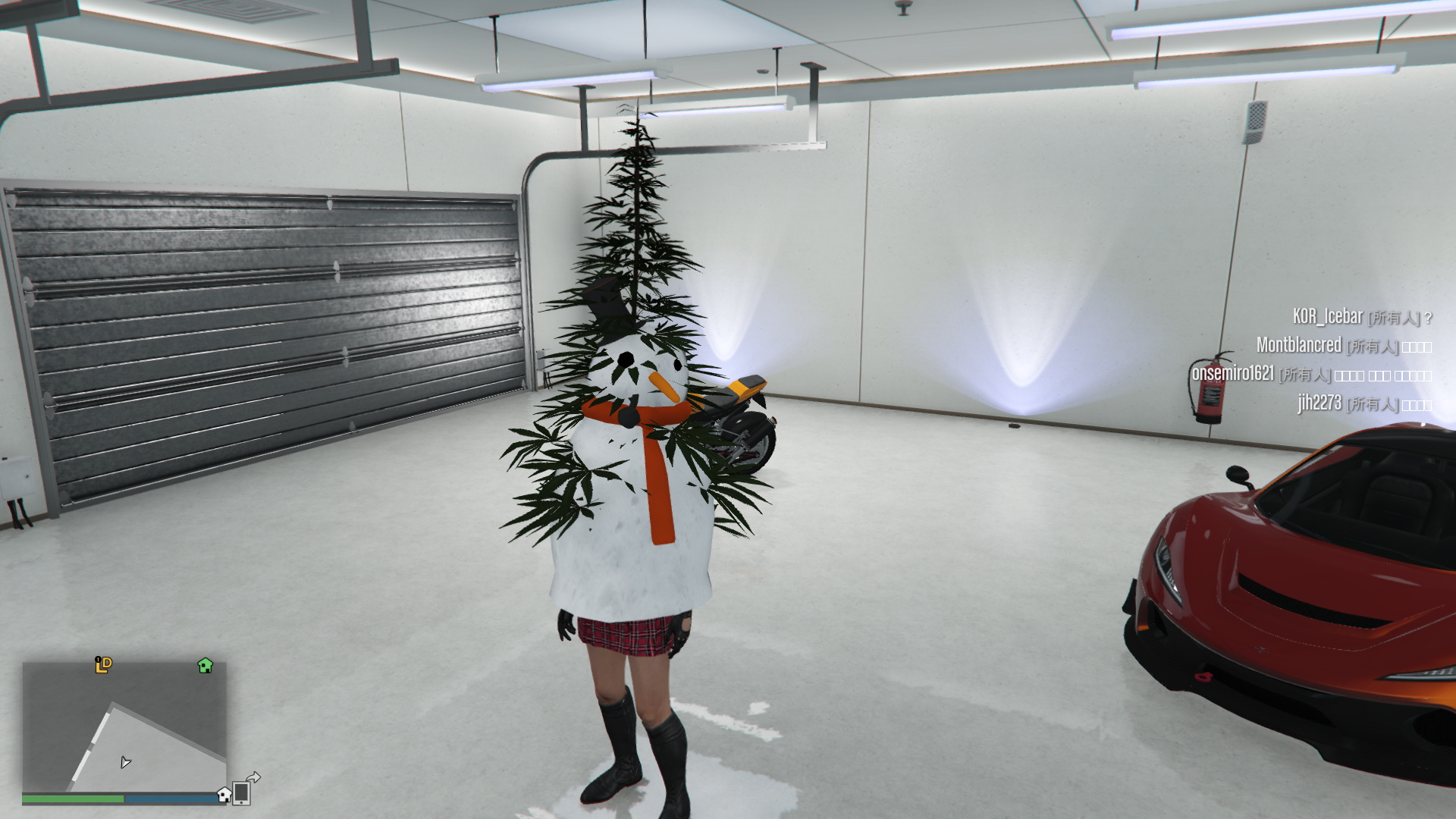This screenshot has height=819, width=1456.
Task: Open the phone icon beside the minimap
Action: (242, 792)
